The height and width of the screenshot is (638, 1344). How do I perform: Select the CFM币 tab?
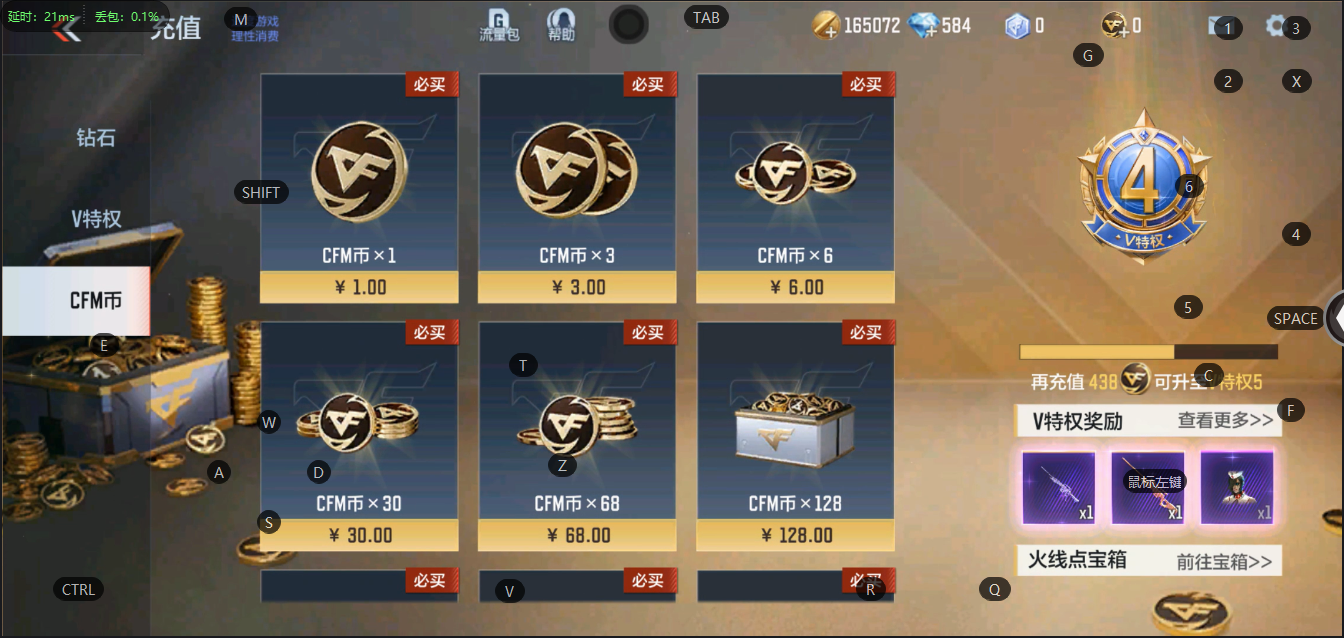click(x=96, y=300)
